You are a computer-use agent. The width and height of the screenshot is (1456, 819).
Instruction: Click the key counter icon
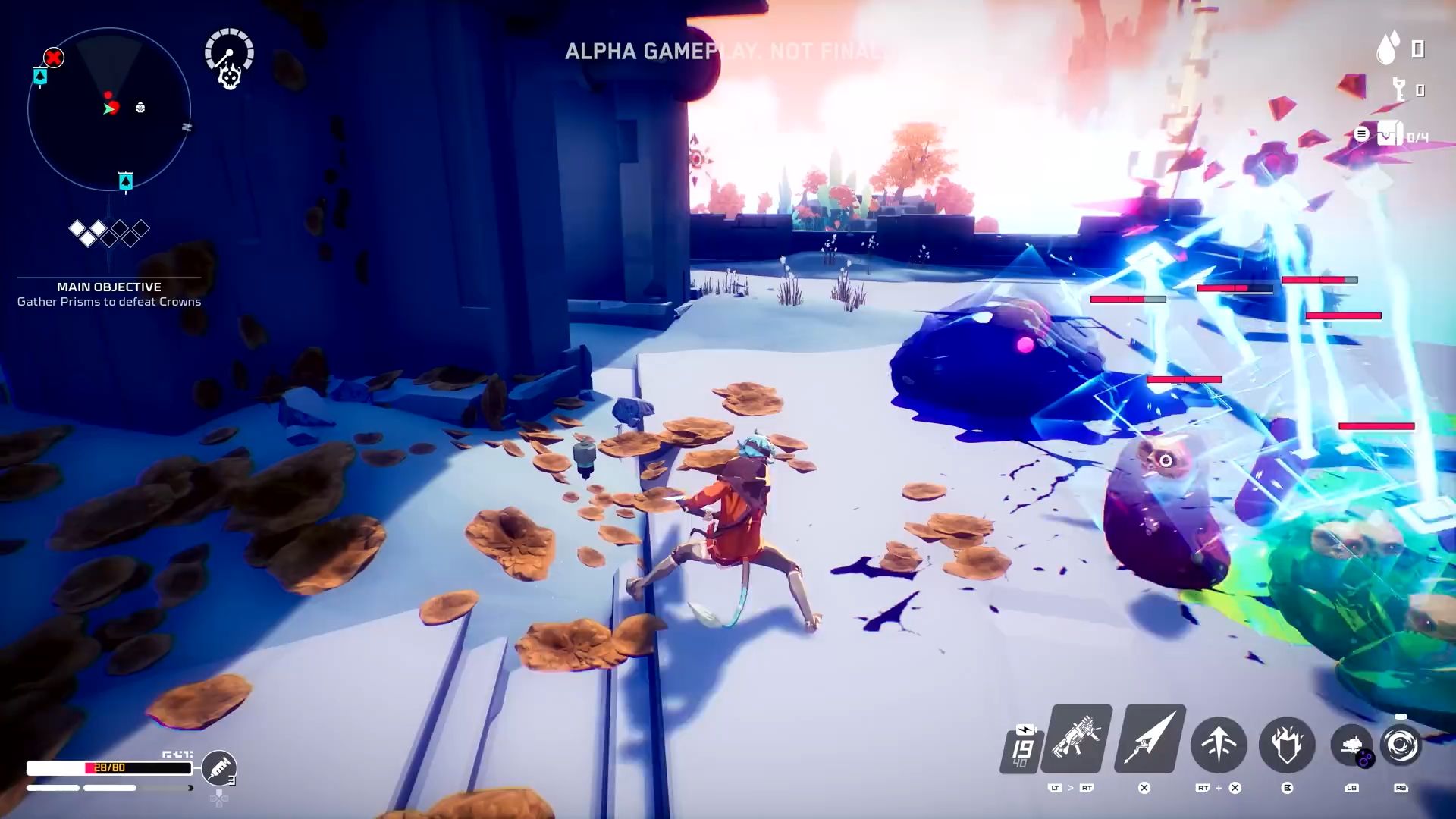(x=1400, y=90)
